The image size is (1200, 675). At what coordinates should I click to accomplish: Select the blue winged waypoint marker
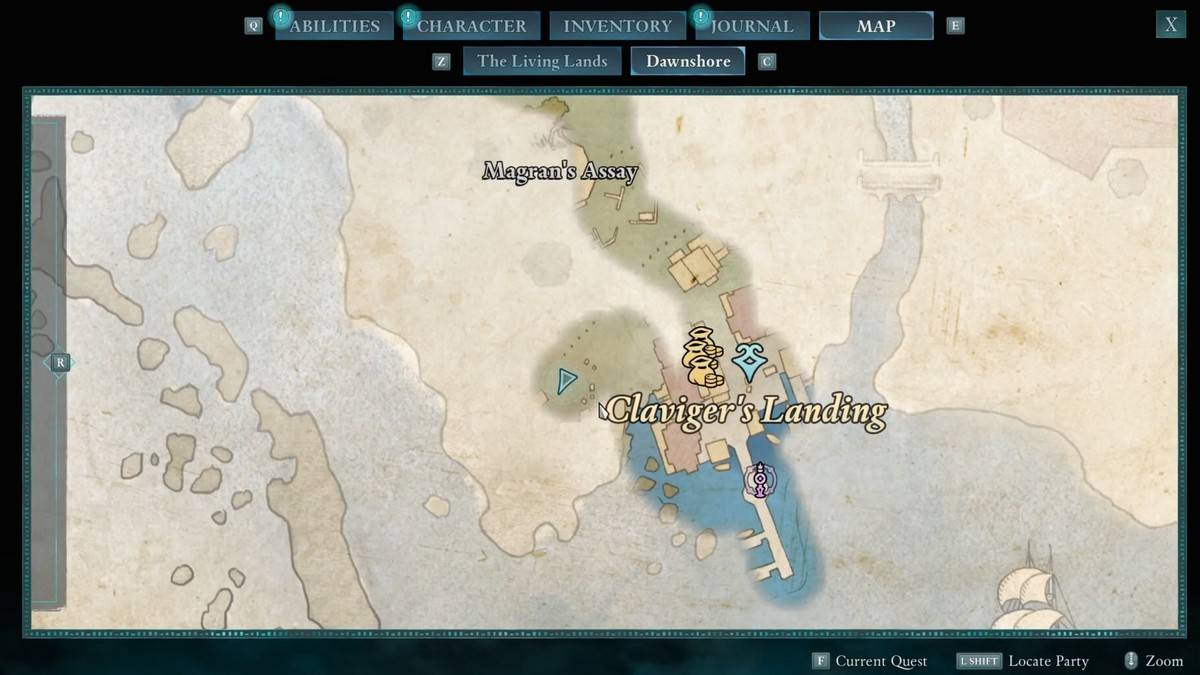[749, 362]
